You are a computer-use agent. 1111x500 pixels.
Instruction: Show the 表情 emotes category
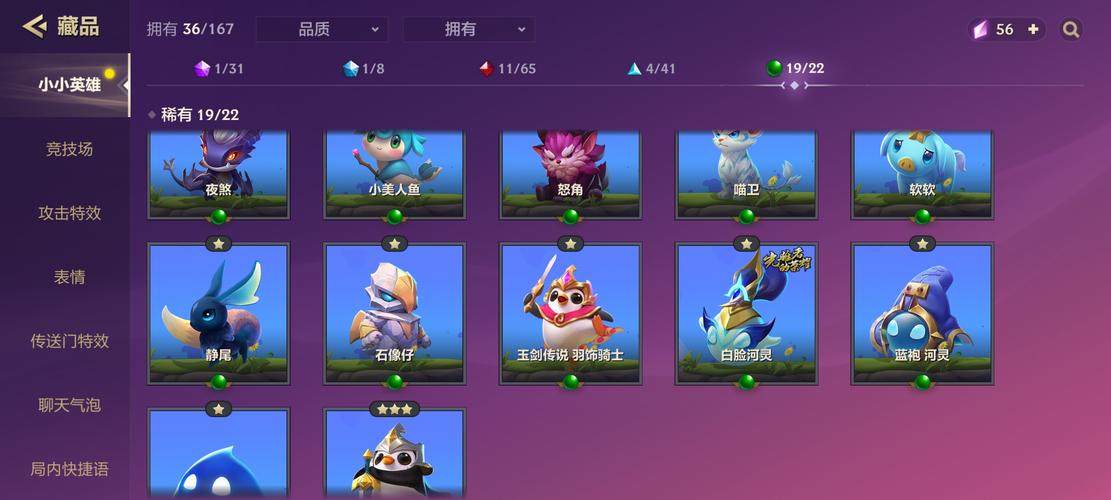click(x=69, y=277)
